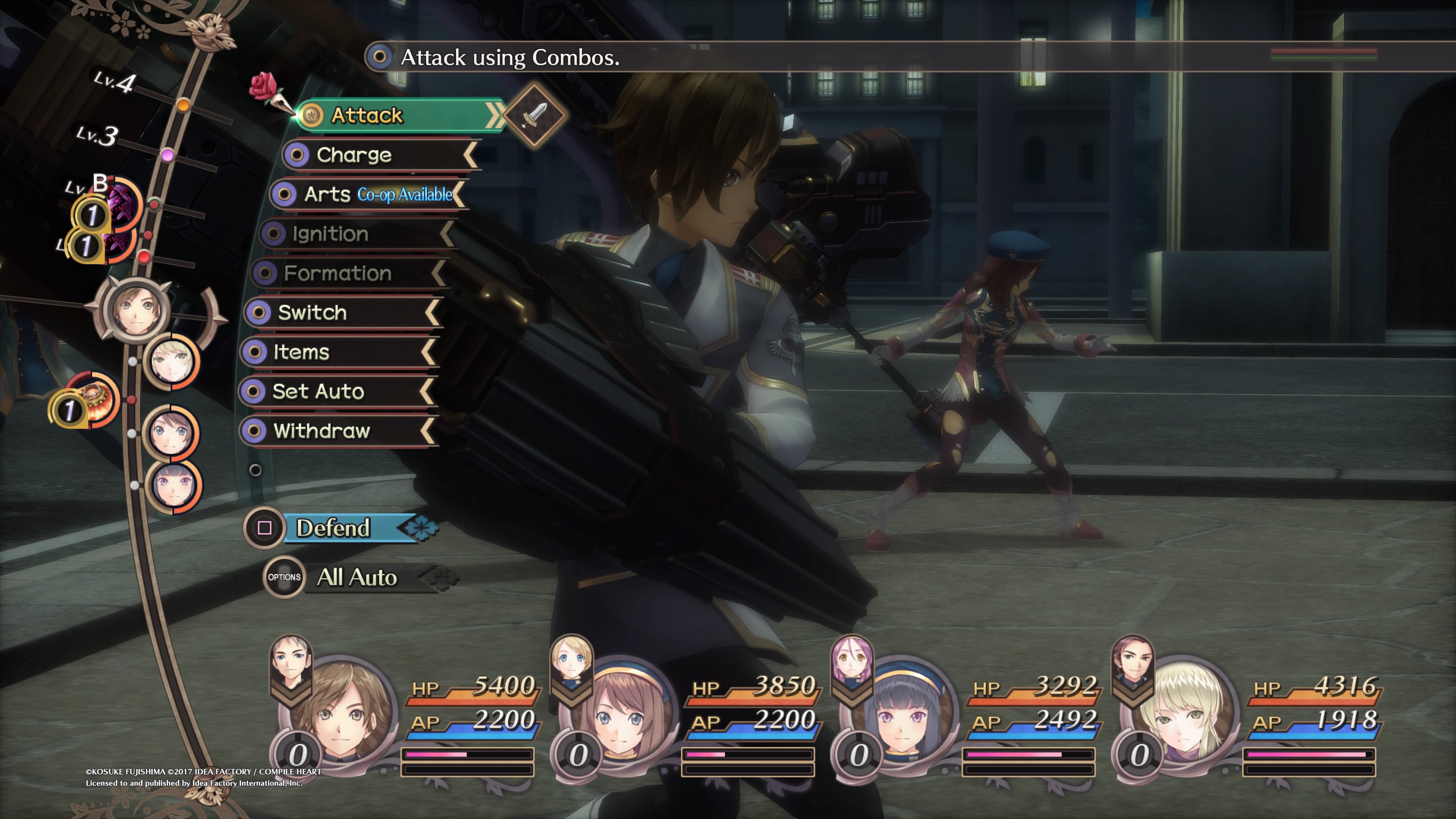Select the Attack command
1456x819 pixels.
395,115
